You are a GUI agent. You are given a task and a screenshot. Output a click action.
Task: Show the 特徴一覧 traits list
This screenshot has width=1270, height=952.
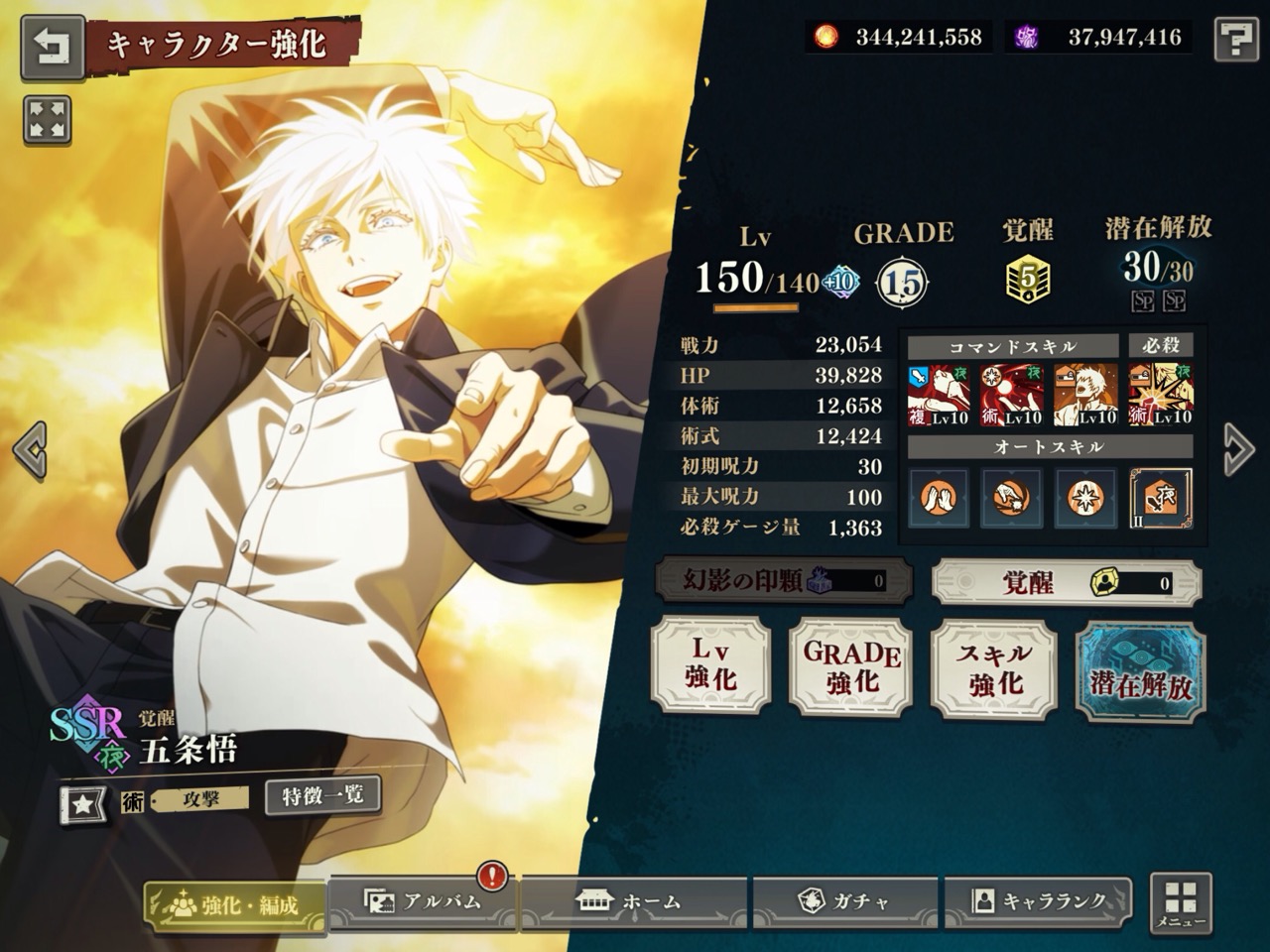pyautogui.click(x=322, y=795)
